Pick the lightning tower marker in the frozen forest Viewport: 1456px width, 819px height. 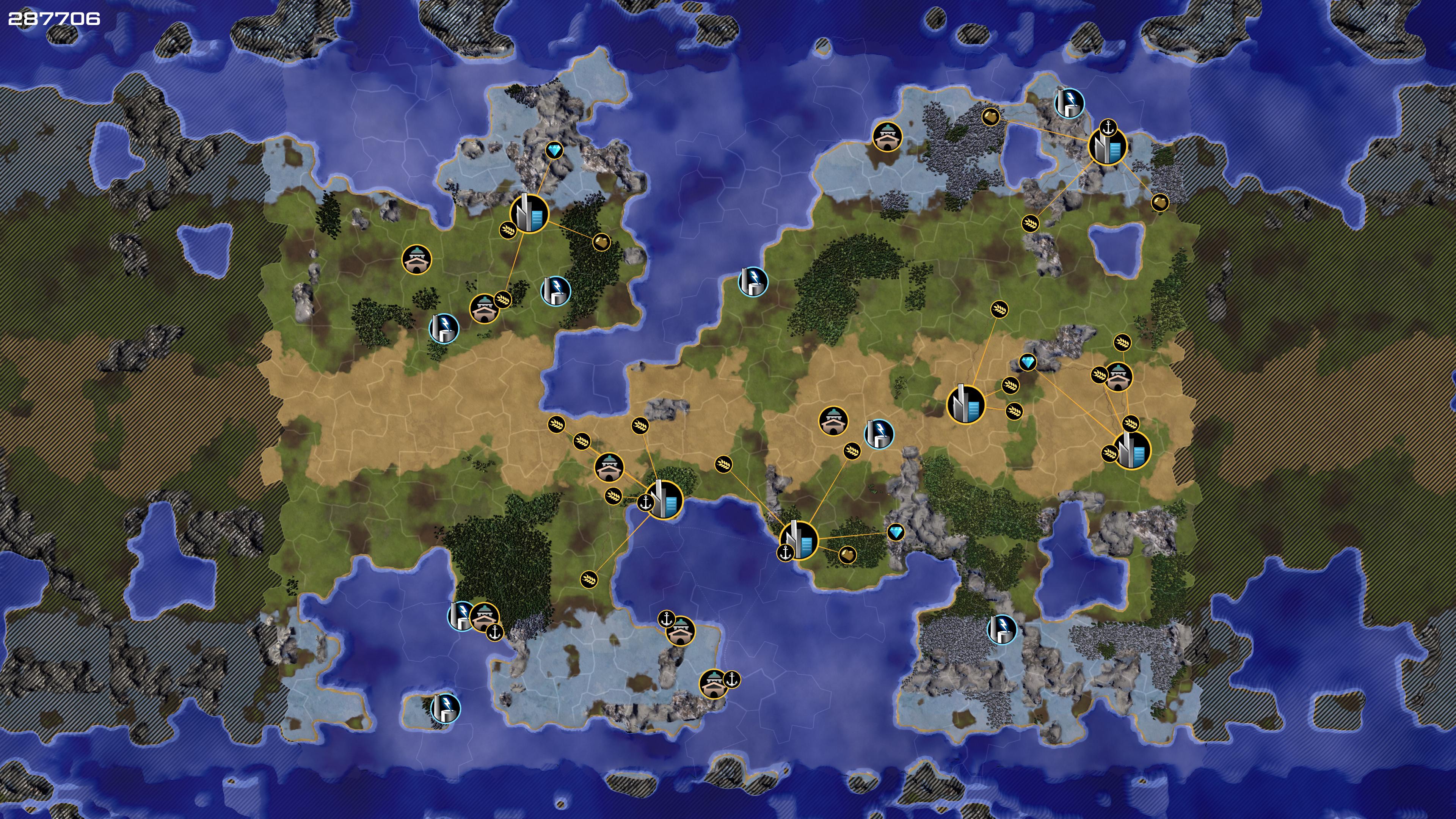pos(1001,630)
